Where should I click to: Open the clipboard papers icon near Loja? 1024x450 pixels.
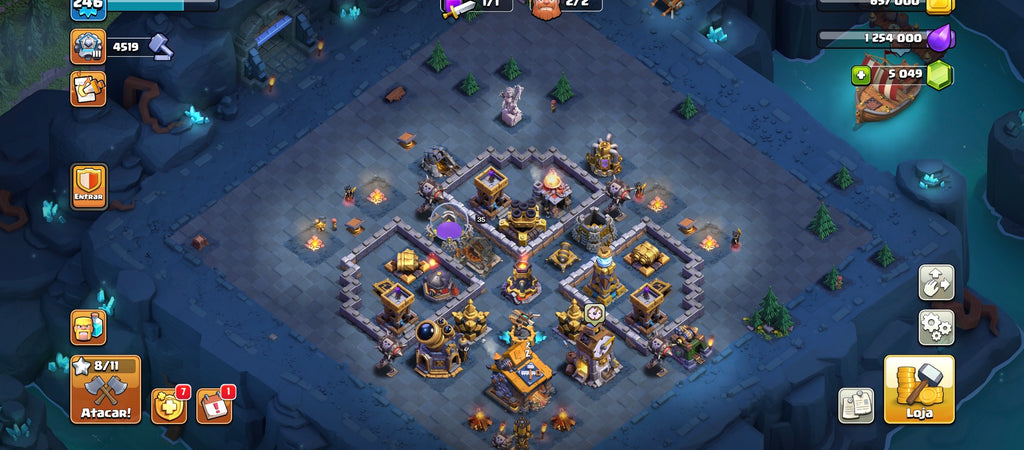(x=855, y=404)
